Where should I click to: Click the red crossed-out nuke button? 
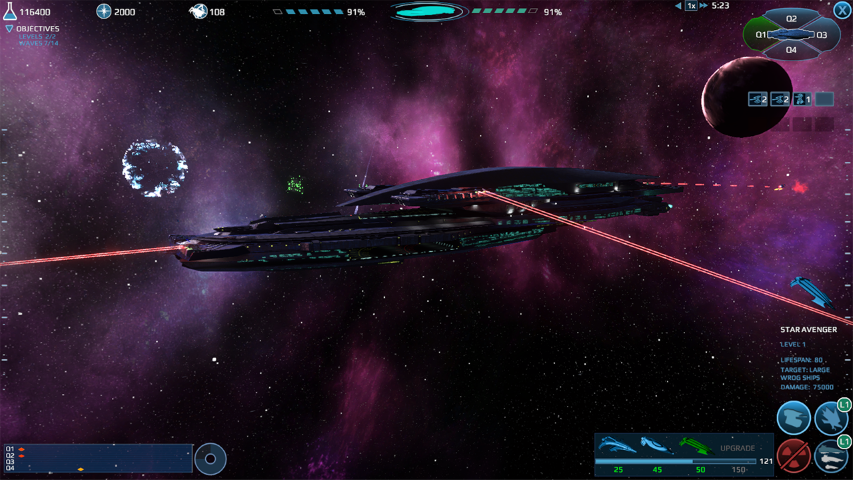[794, 455]
